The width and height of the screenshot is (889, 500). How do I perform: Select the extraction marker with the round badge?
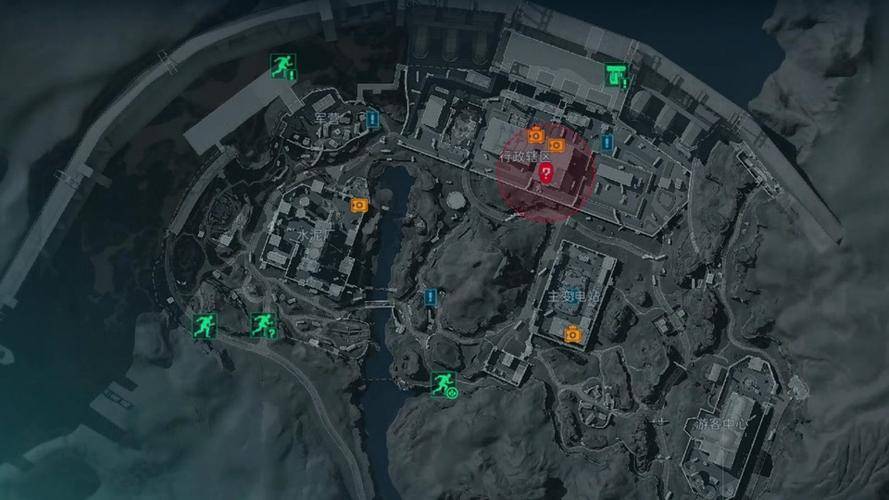[x=443, y=383]
